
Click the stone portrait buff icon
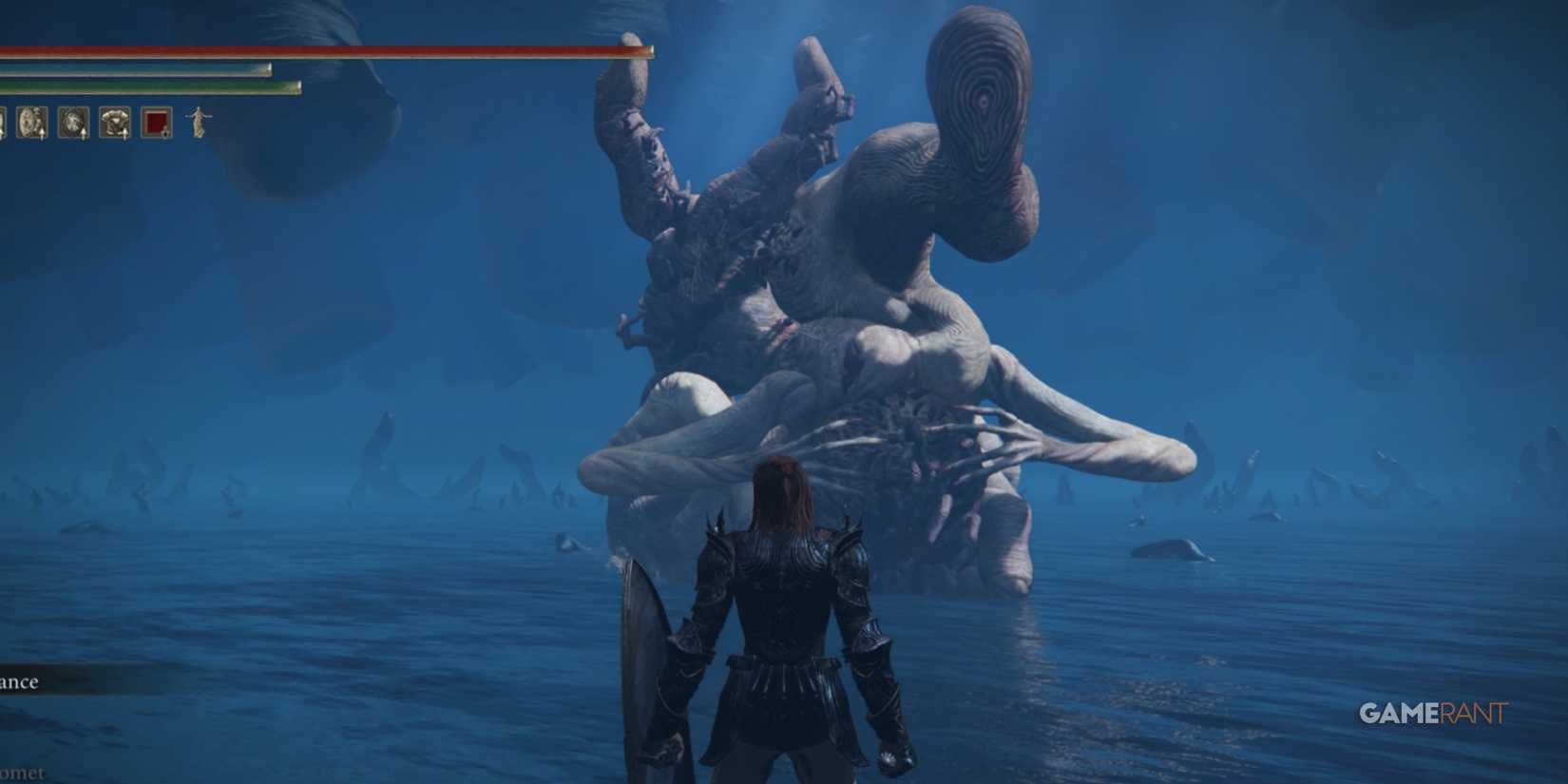click(29, 122)
